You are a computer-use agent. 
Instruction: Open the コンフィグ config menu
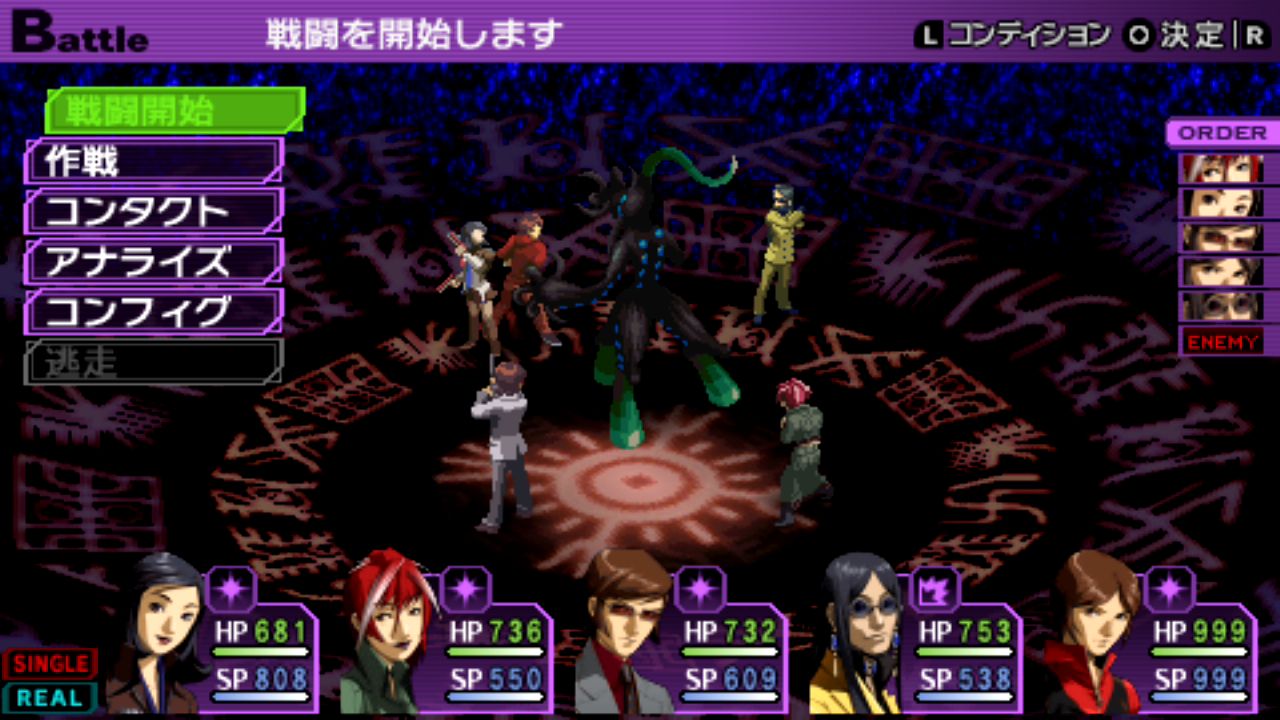click(155, 312)
